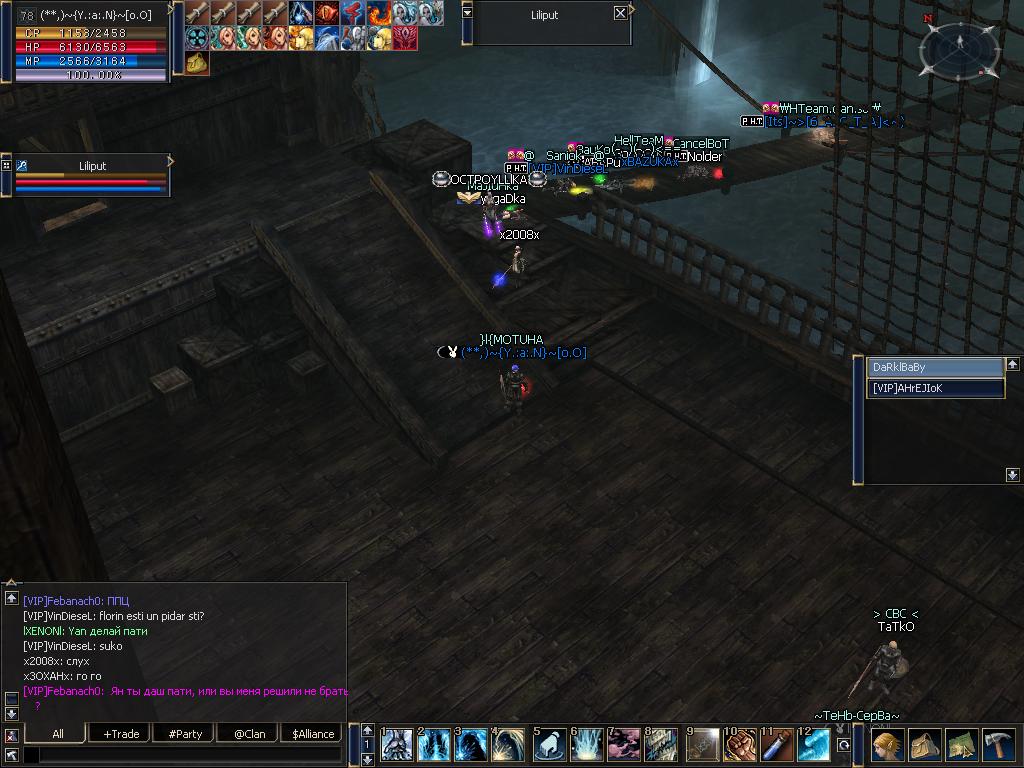This screenshot has height=768, width=1024.
Task: Switch to the +Trade chat tab
Action: [121, 734]
